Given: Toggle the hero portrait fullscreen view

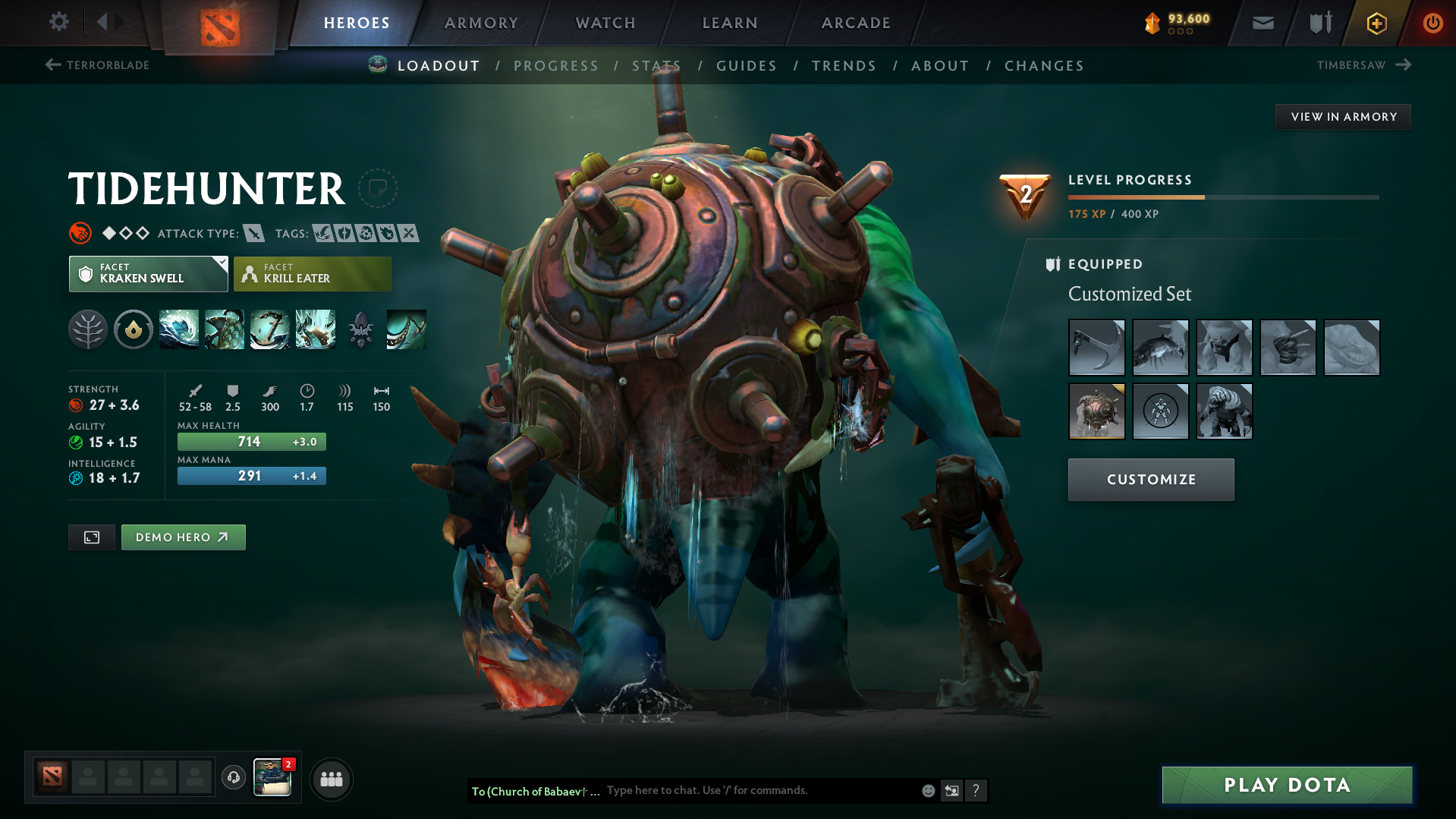Looking at the screenshot, I should pyautogui.click(x=91, y=537).
